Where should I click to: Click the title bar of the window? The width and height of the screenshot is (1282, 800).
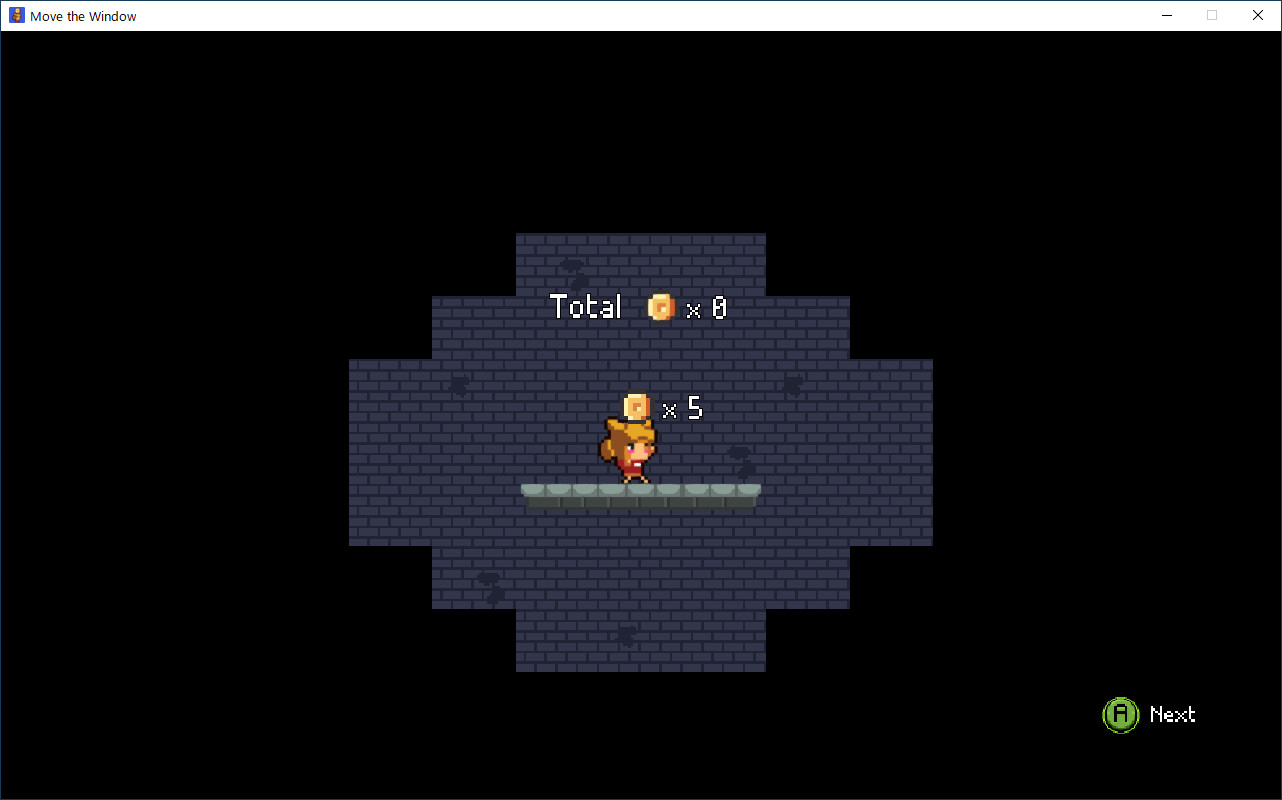pos(600,15)
